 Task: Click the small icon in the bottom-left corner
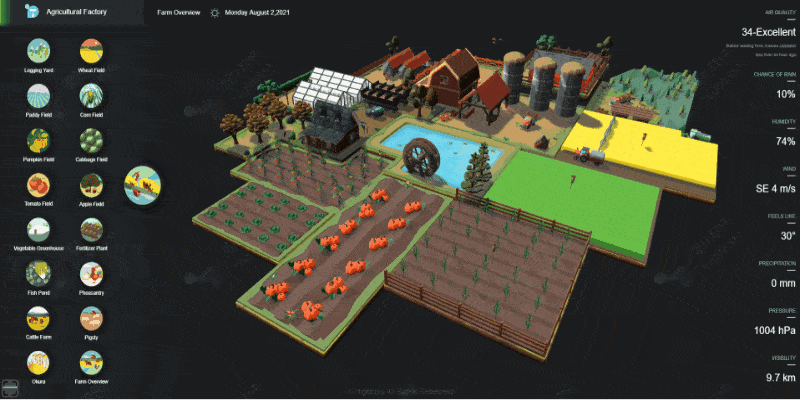pos(8,386)
